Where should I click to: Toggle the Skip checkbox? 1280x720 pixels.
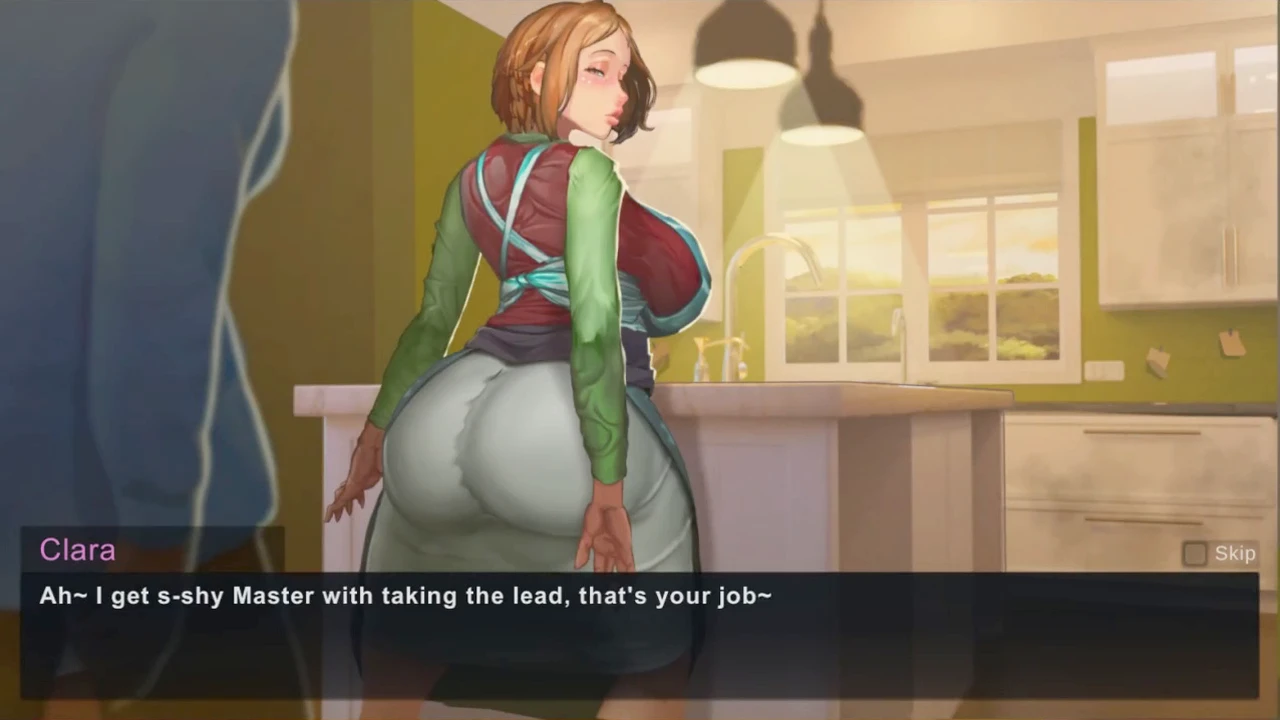coord(1195,554)
